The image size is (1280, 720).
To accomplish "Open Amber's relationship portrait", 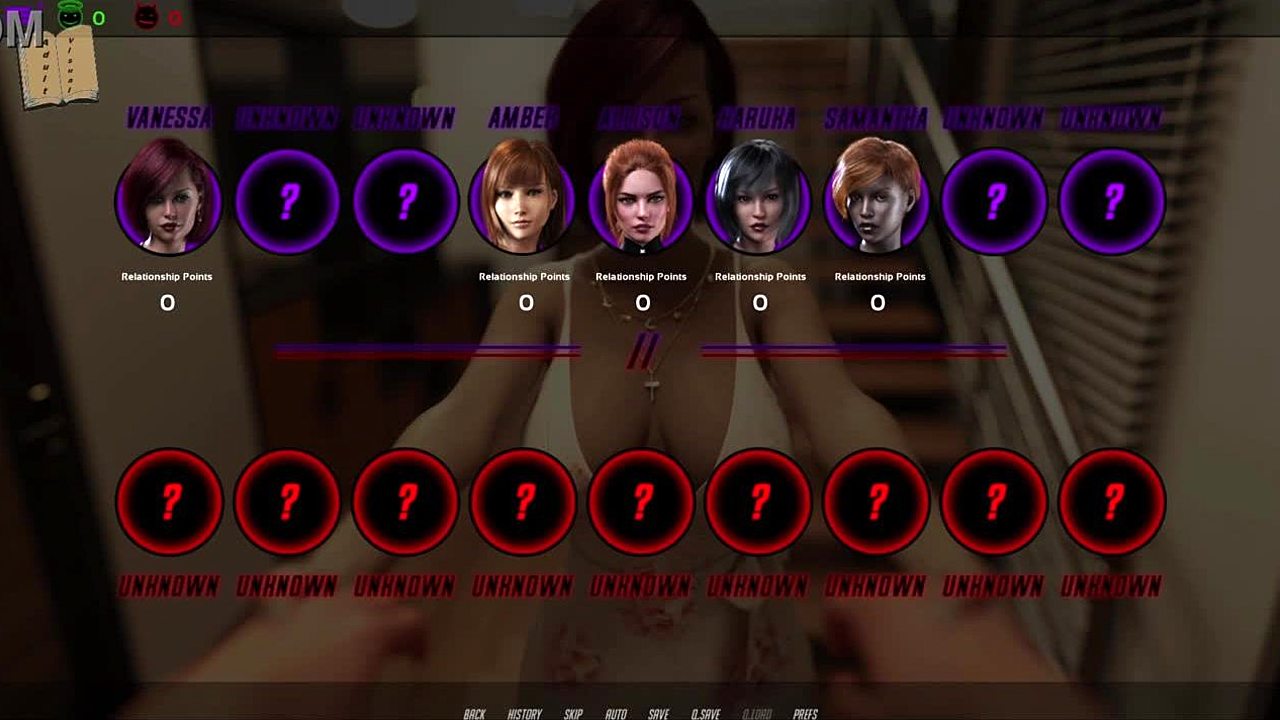I will (x=523, y=201).
